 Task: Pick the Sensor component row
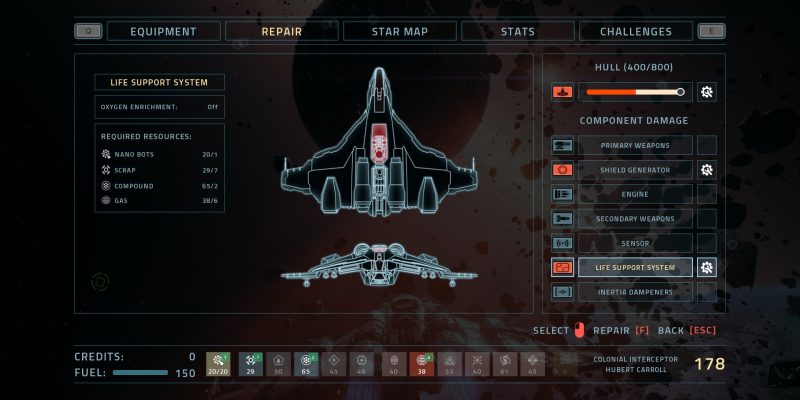[x=635, y=243]
